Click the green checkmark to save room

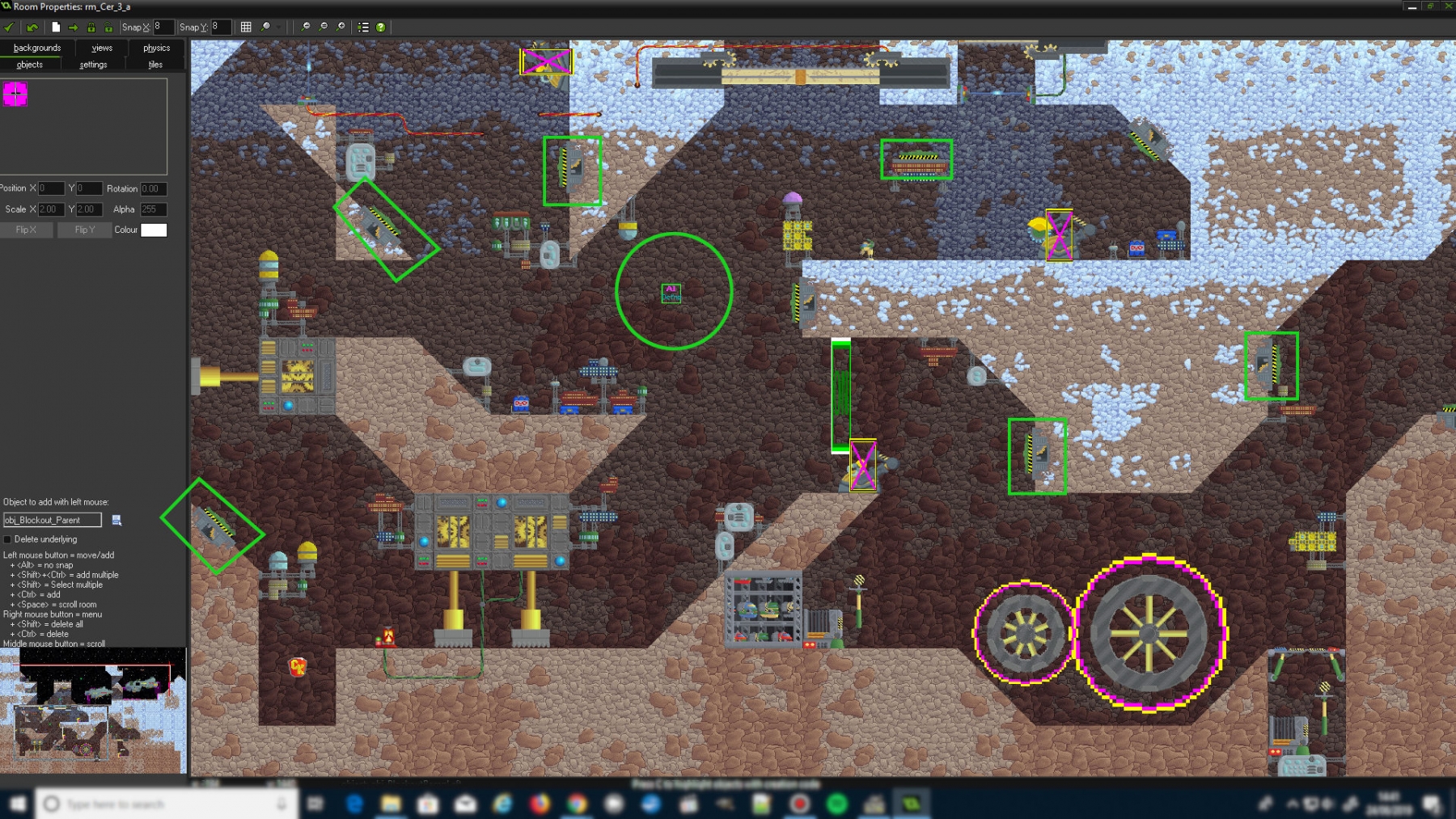click(x=10, y=27)
